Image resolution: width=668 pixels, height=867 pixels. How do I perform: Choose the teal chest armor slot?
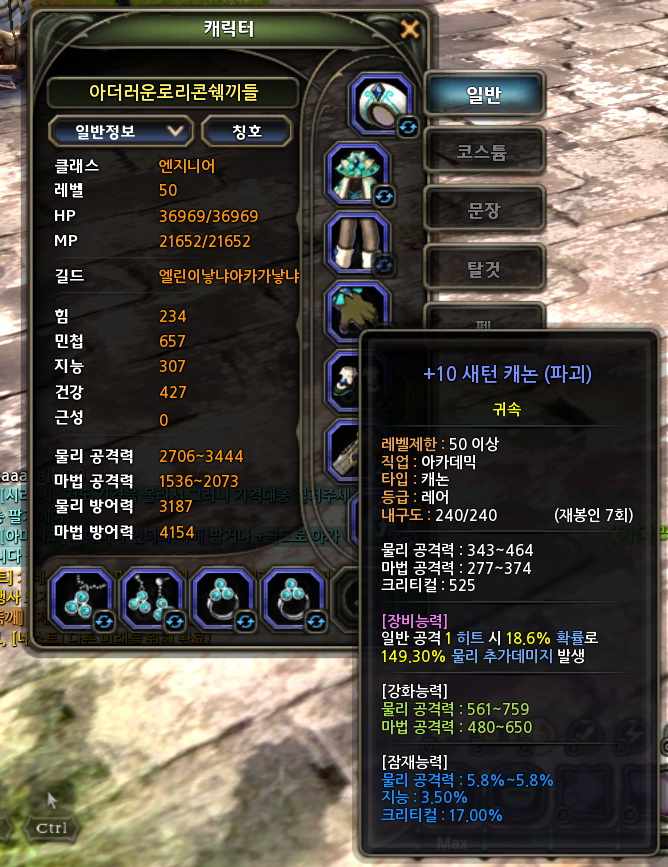359,173
